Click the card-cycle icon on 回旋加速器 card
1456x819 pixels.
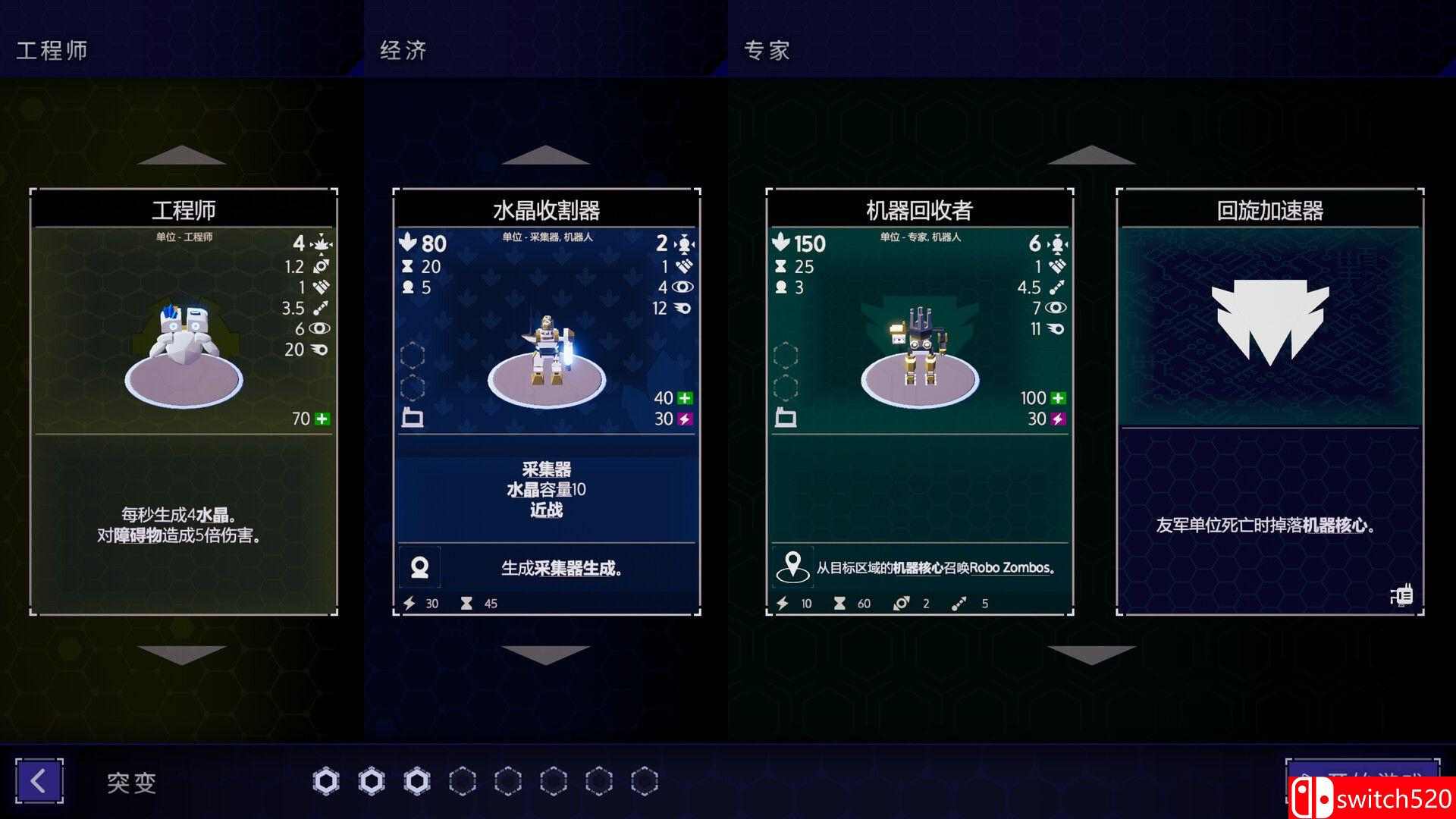(x=1402, y=595)
